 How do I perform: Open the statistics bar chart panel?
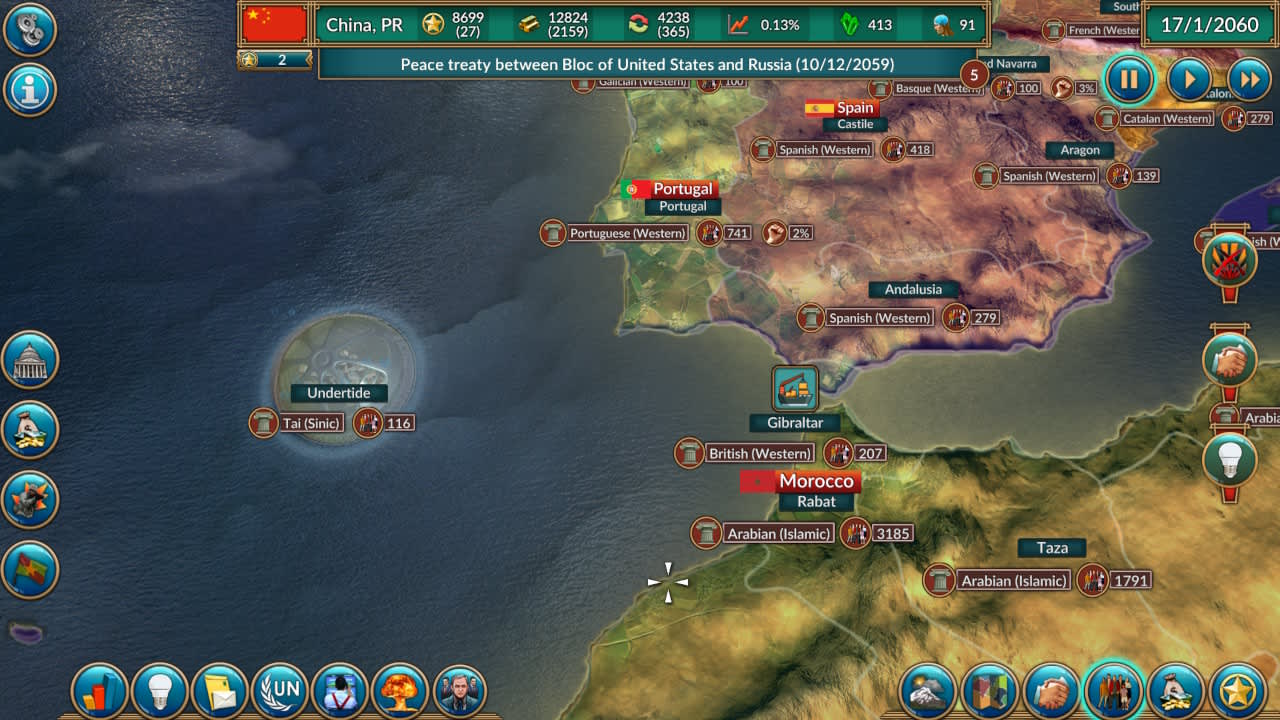pyautogui.click(x=99, y=690)
